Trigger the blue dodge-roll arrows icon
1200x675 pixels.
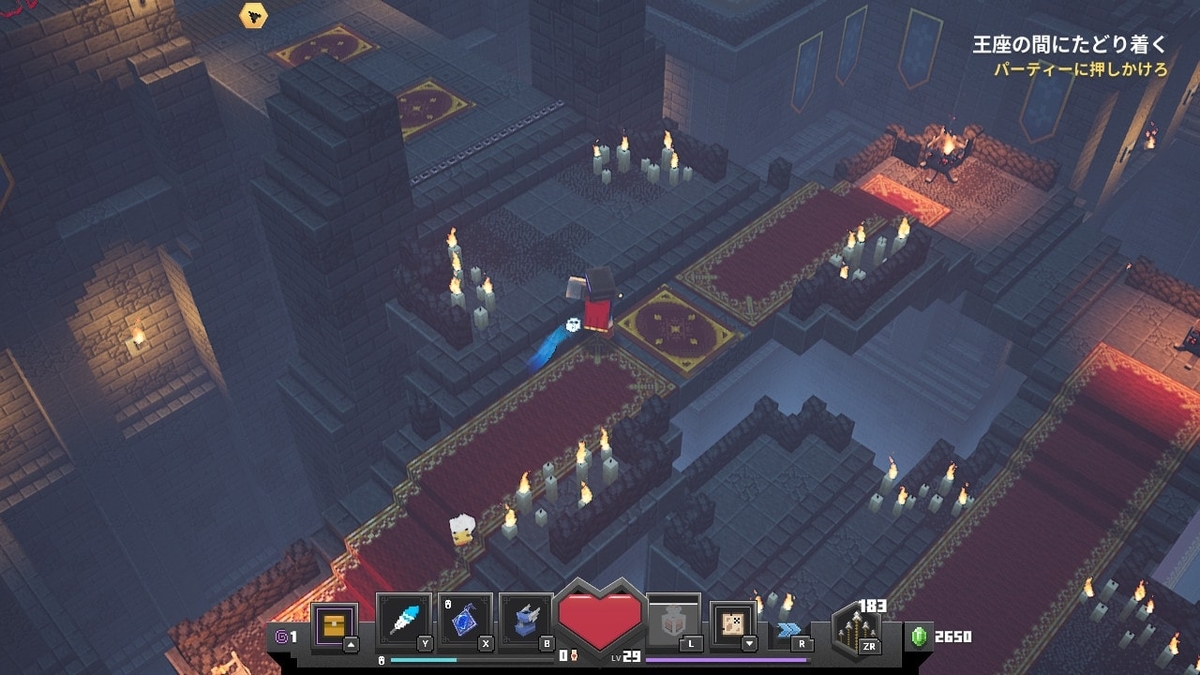tap(787, 630)
